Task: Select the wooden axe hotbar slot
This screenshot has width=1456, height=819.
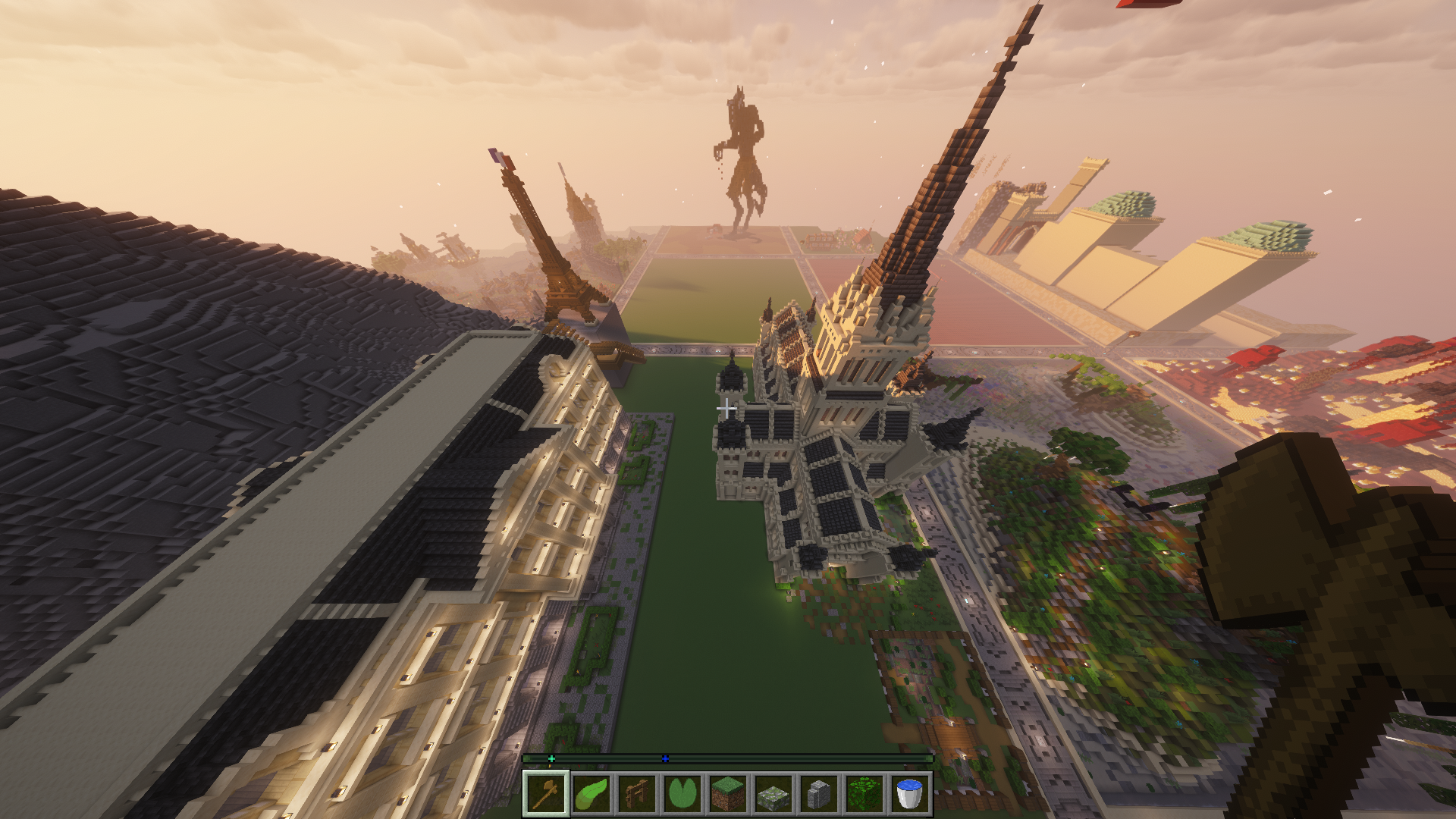Action: (546, 794)
